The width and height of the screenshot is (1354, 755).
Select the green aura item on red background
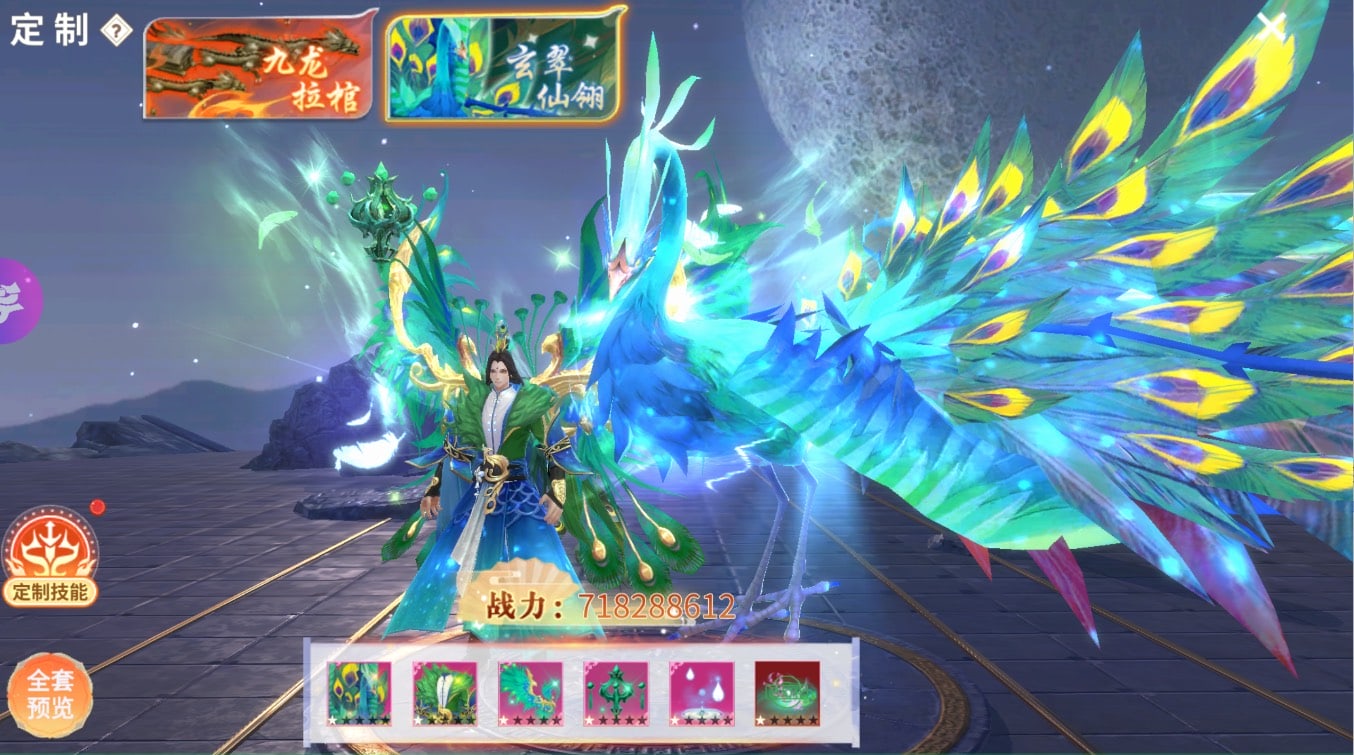[x=787, y=692]
